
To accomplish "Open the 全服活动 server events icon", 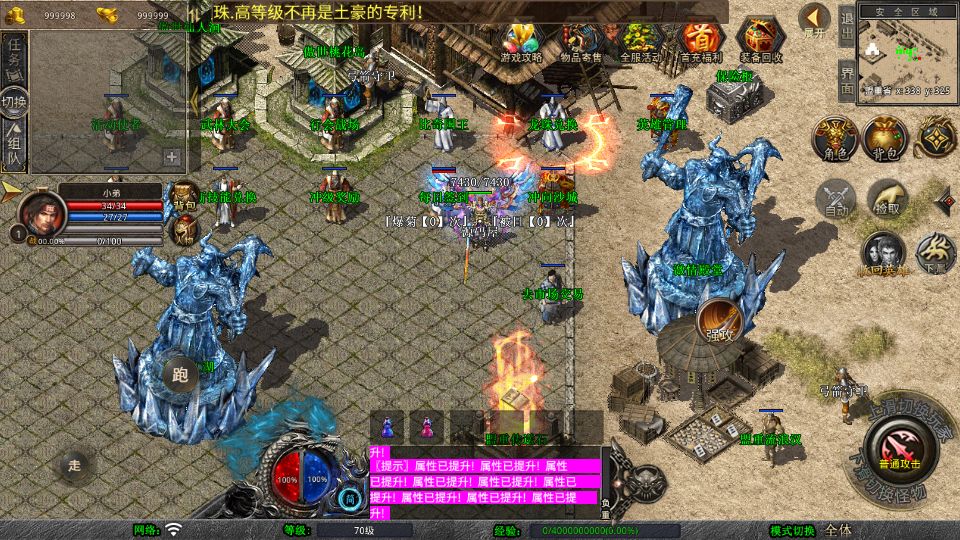I will 640,41.
